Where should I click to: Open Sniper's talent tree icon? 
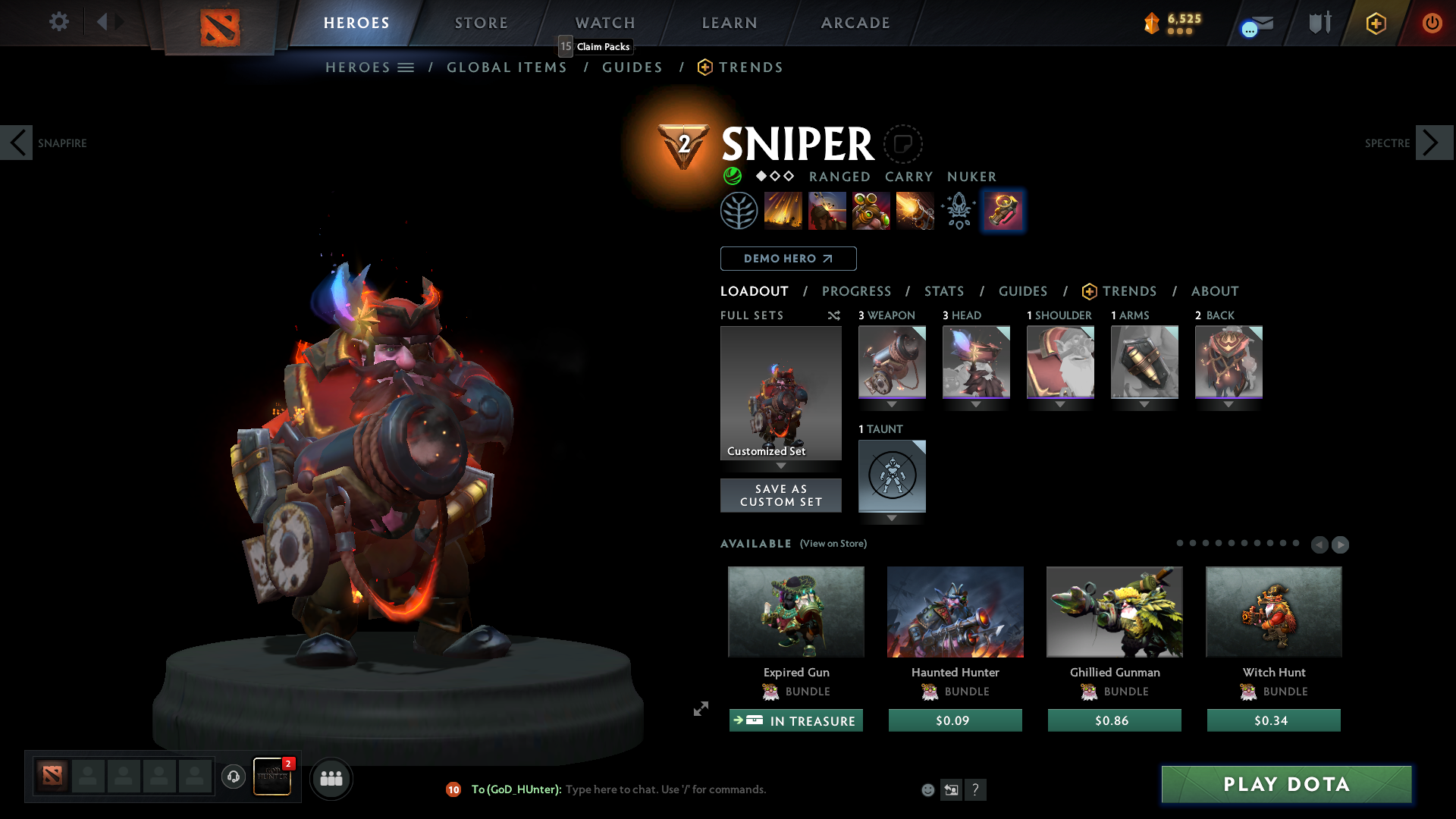(739, 210)
